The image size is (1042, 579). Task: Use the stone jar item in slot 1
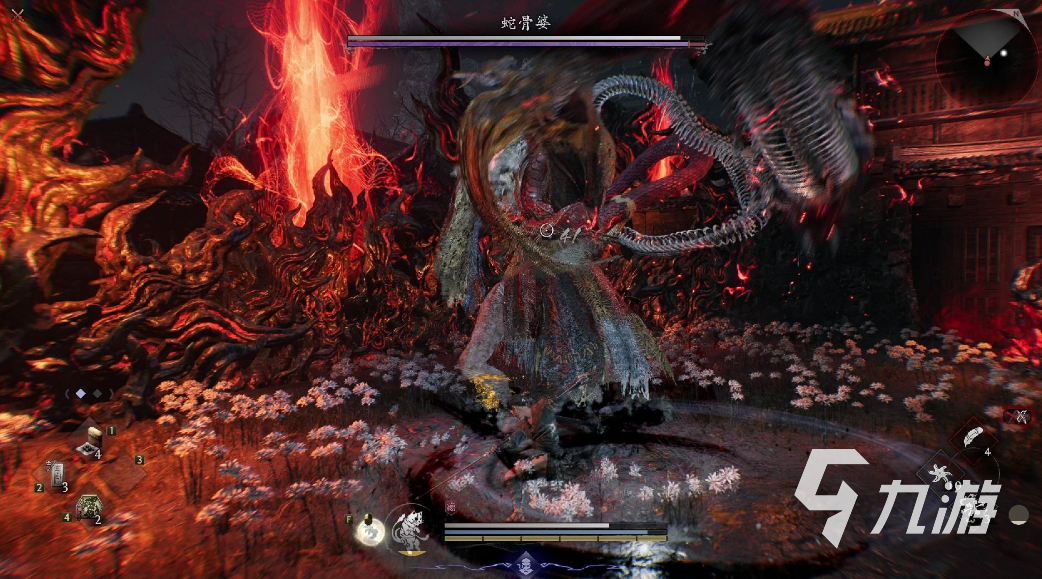pos(96,440)
